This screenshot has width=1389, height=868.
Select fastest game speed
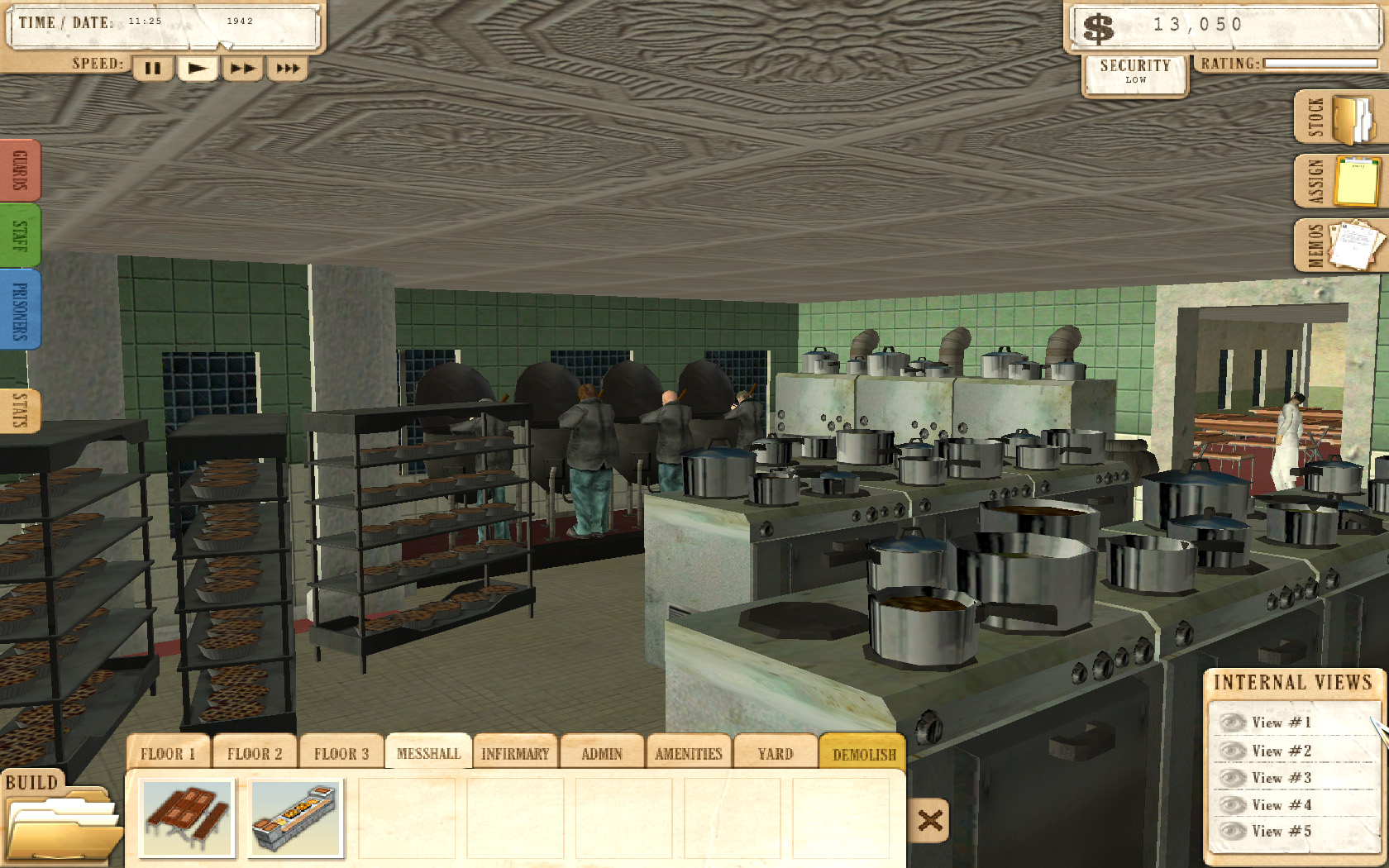[289, 69]
